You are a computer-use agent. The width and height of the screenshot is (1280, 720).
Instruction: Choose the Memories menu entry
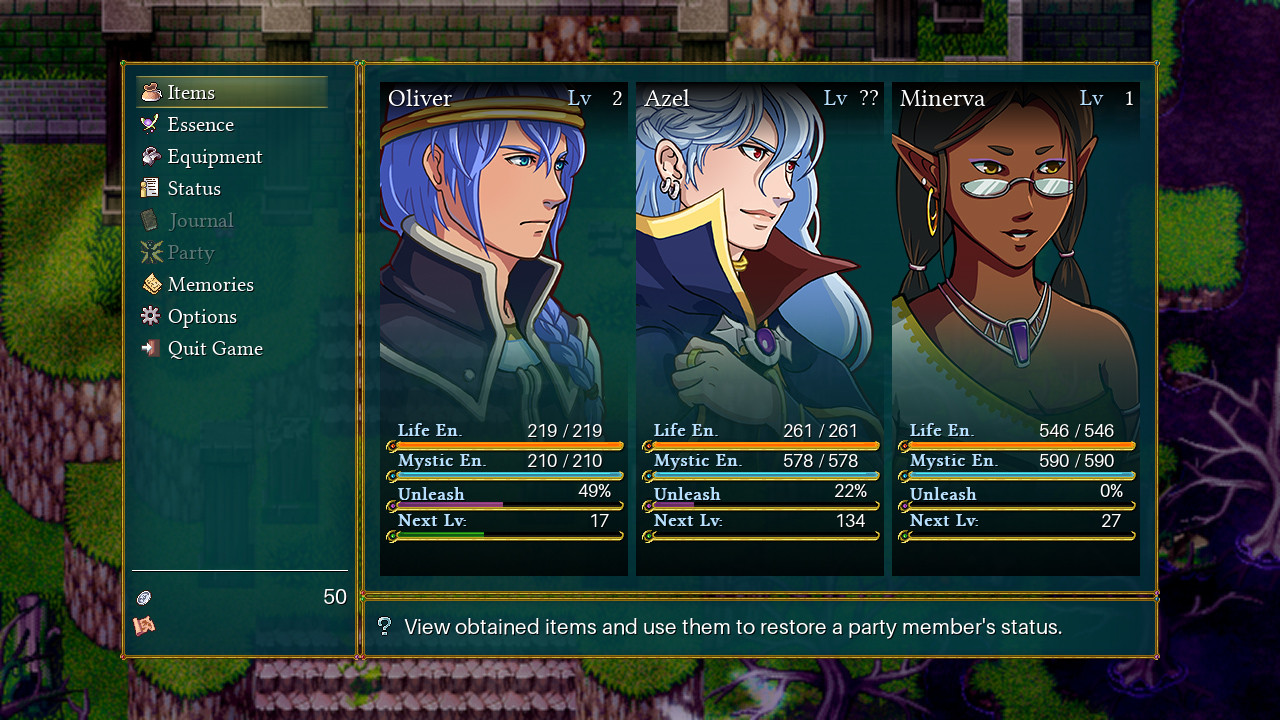(210, 285)
